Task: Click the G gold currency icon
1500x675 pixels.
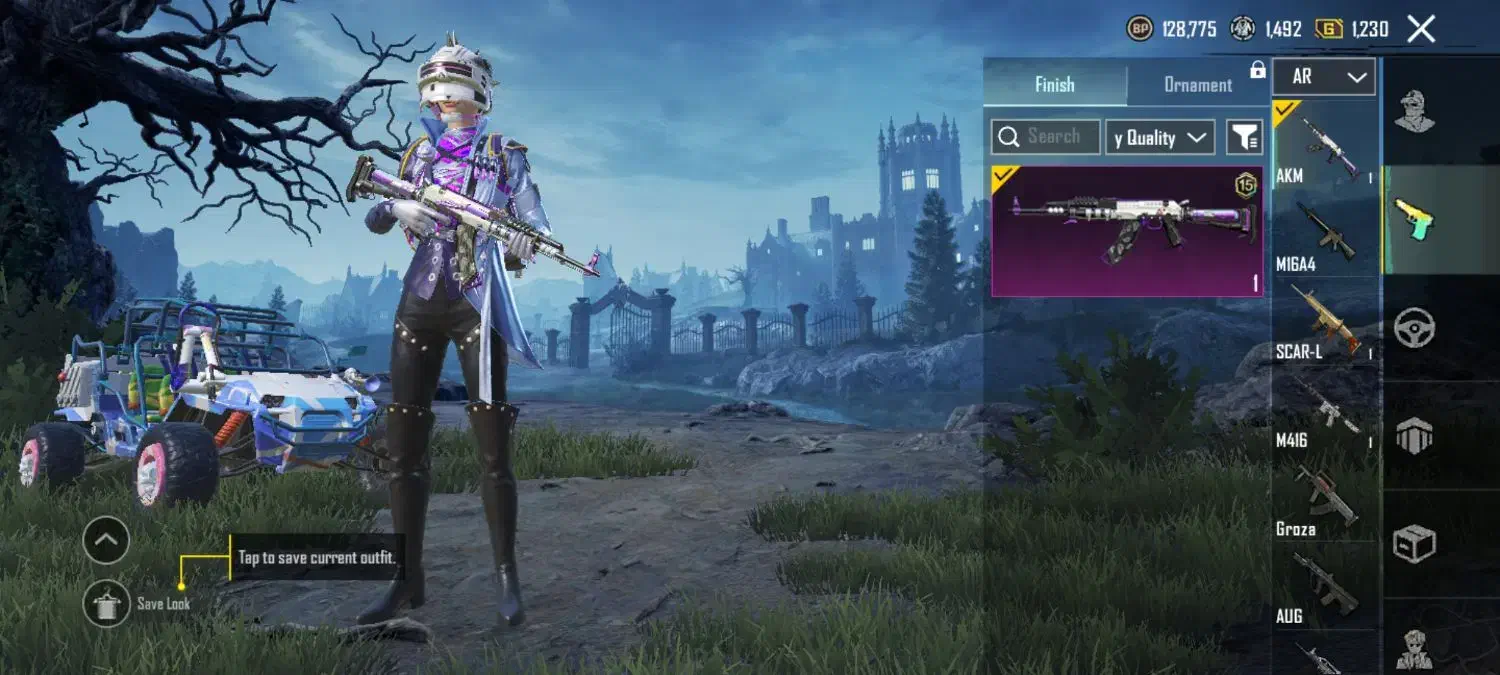Action: [1328, 29]
